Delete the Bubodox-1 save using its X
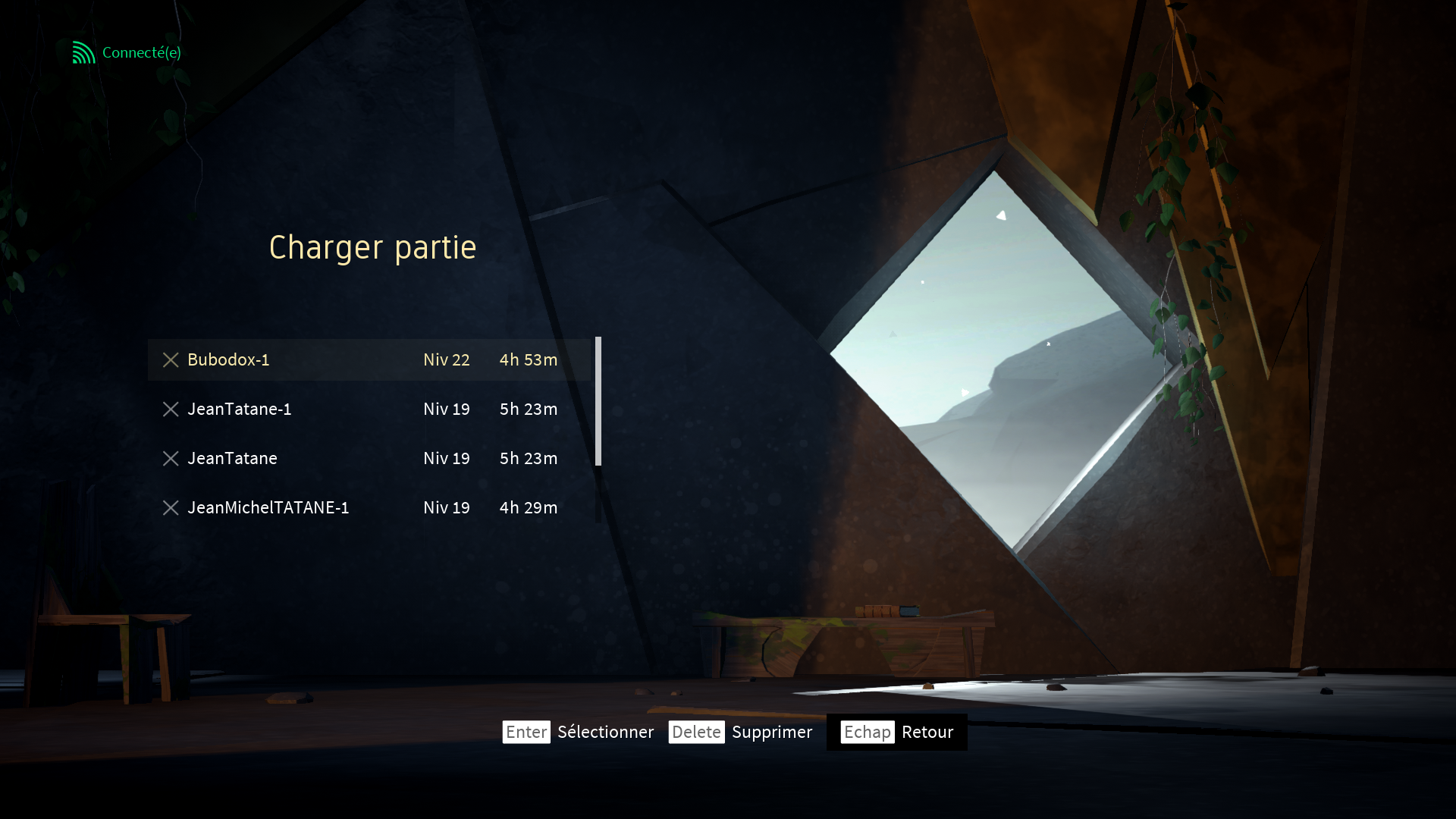 coord(171,360)
